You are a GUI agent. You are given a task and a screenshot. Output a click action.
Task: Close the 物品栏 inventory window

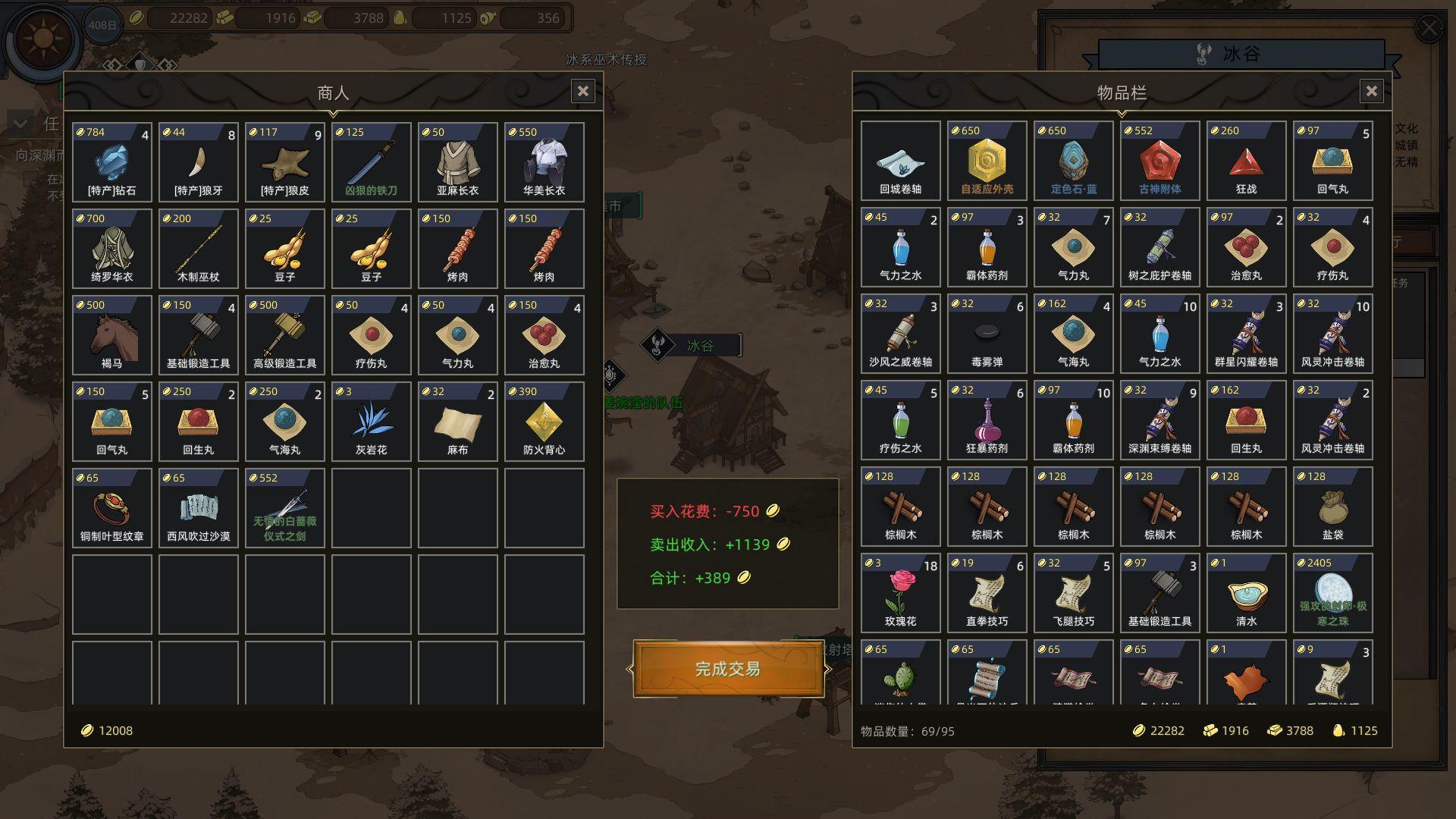[1372, 91]
